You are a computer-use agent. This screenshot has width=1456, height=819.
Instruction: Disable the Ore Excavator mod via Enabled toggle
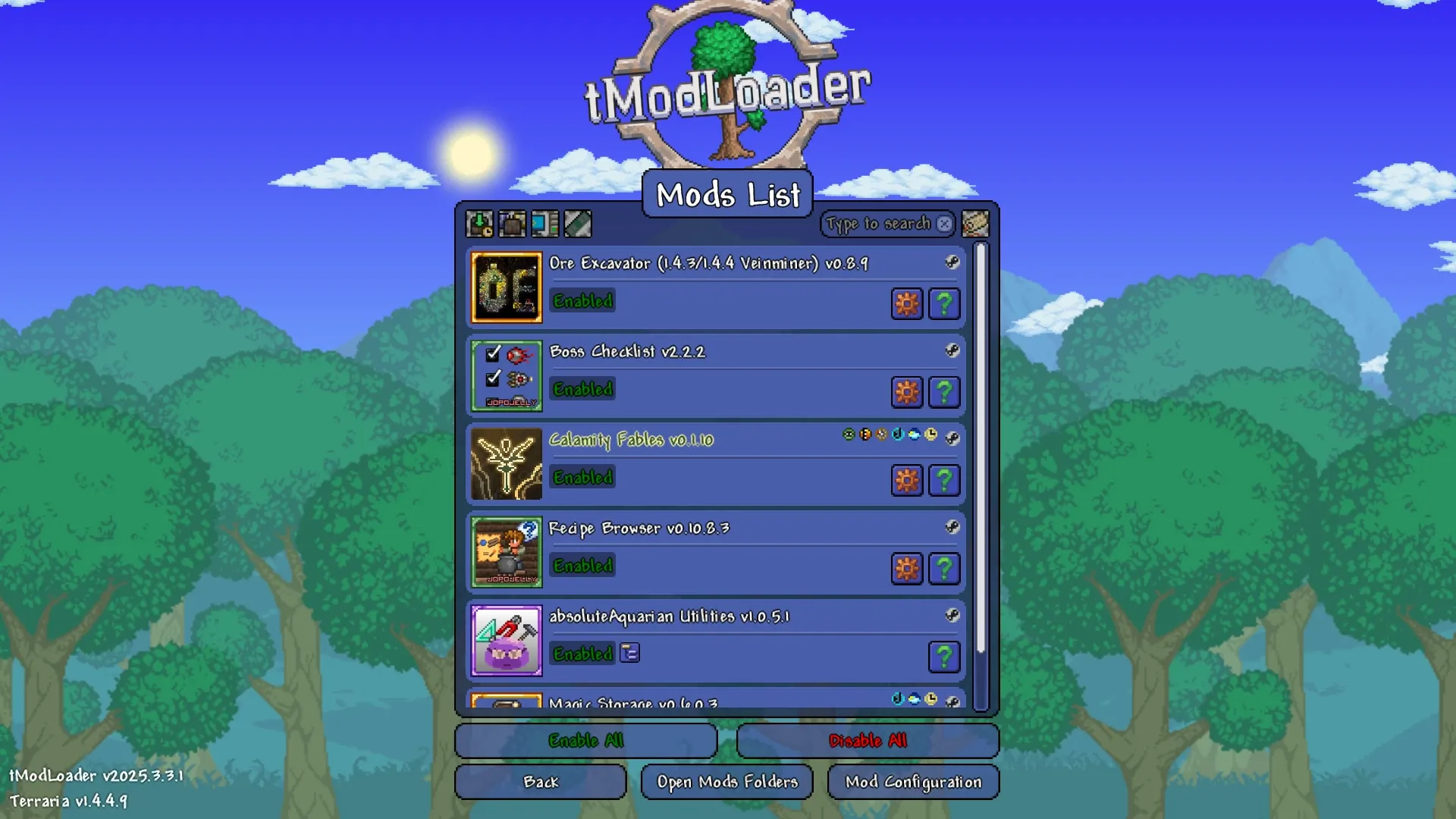click(582, 301)
